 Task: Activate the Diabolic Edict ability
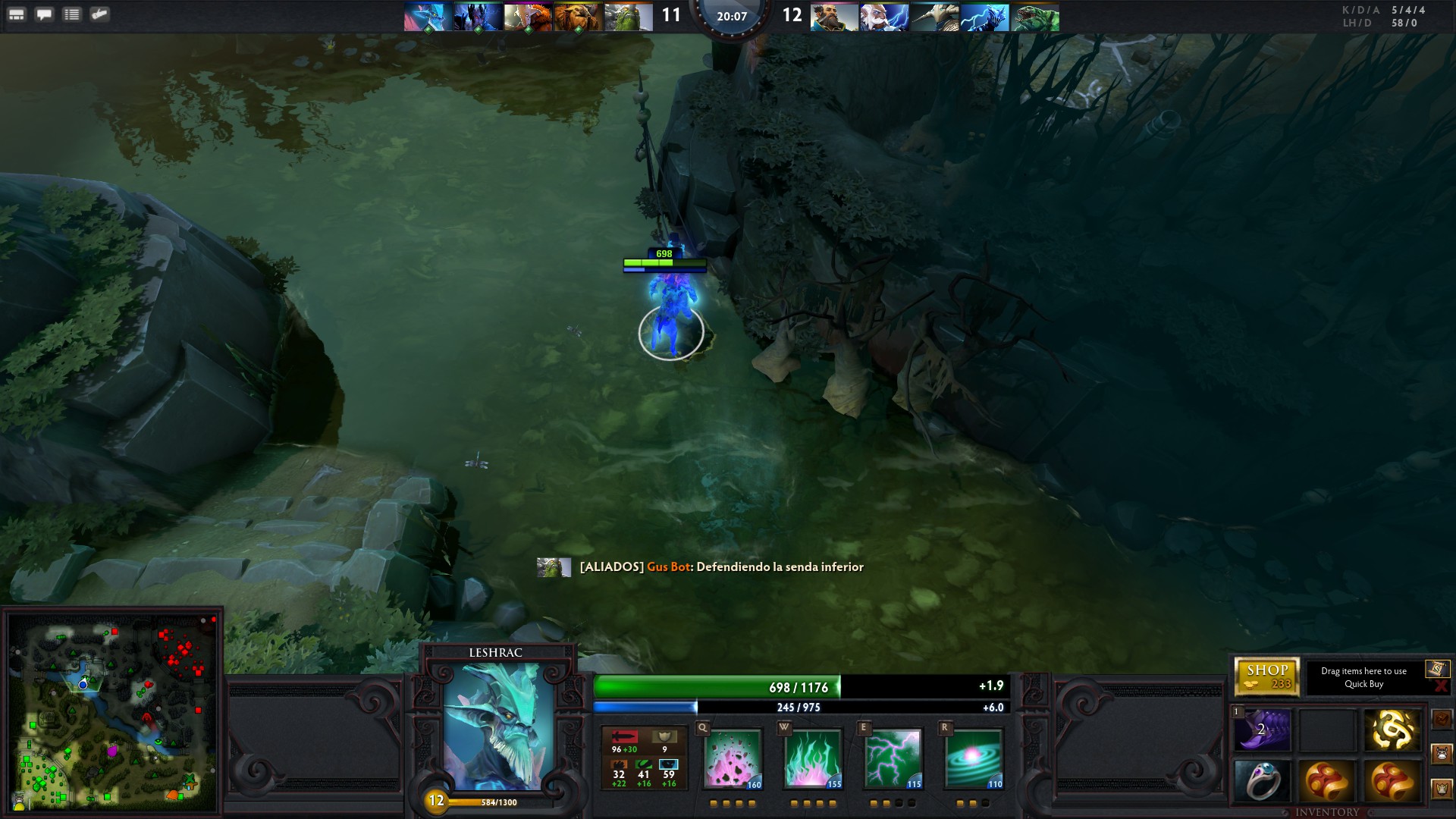click(x=813, y=758)
